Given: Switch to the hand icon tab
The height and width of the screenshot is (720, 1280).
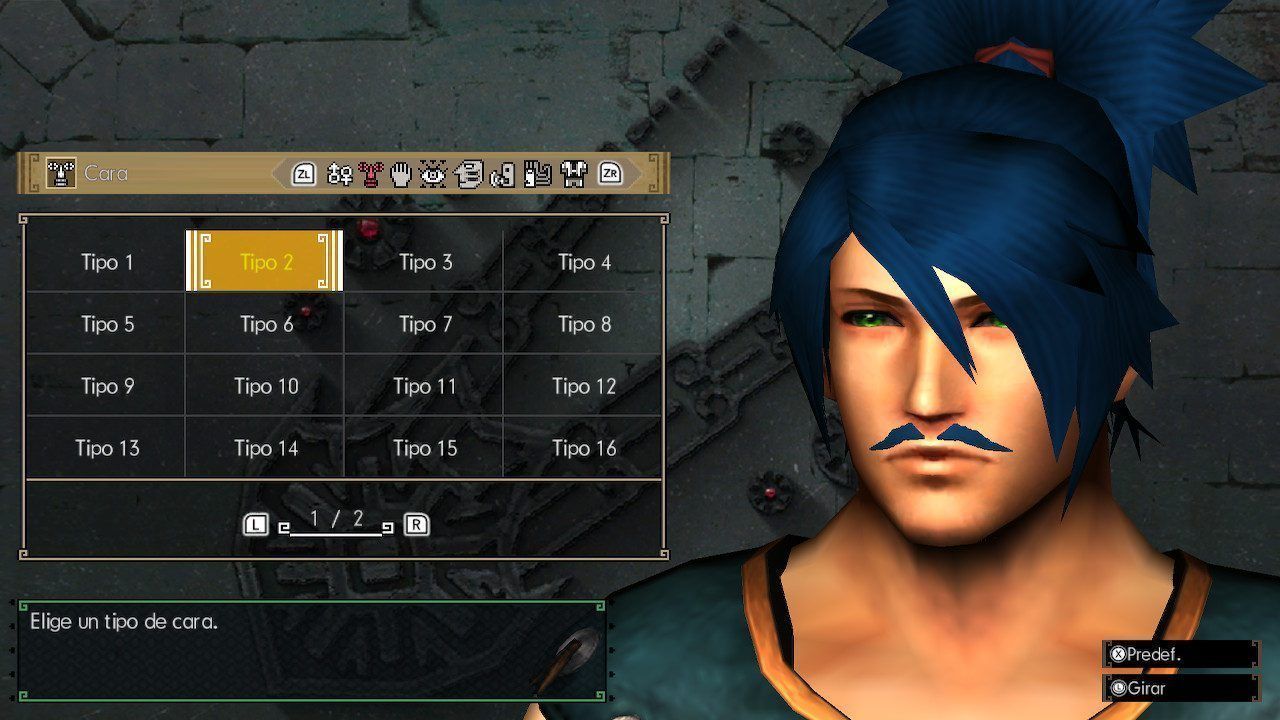Looking at the screenshot, I should tap(401, 175).
